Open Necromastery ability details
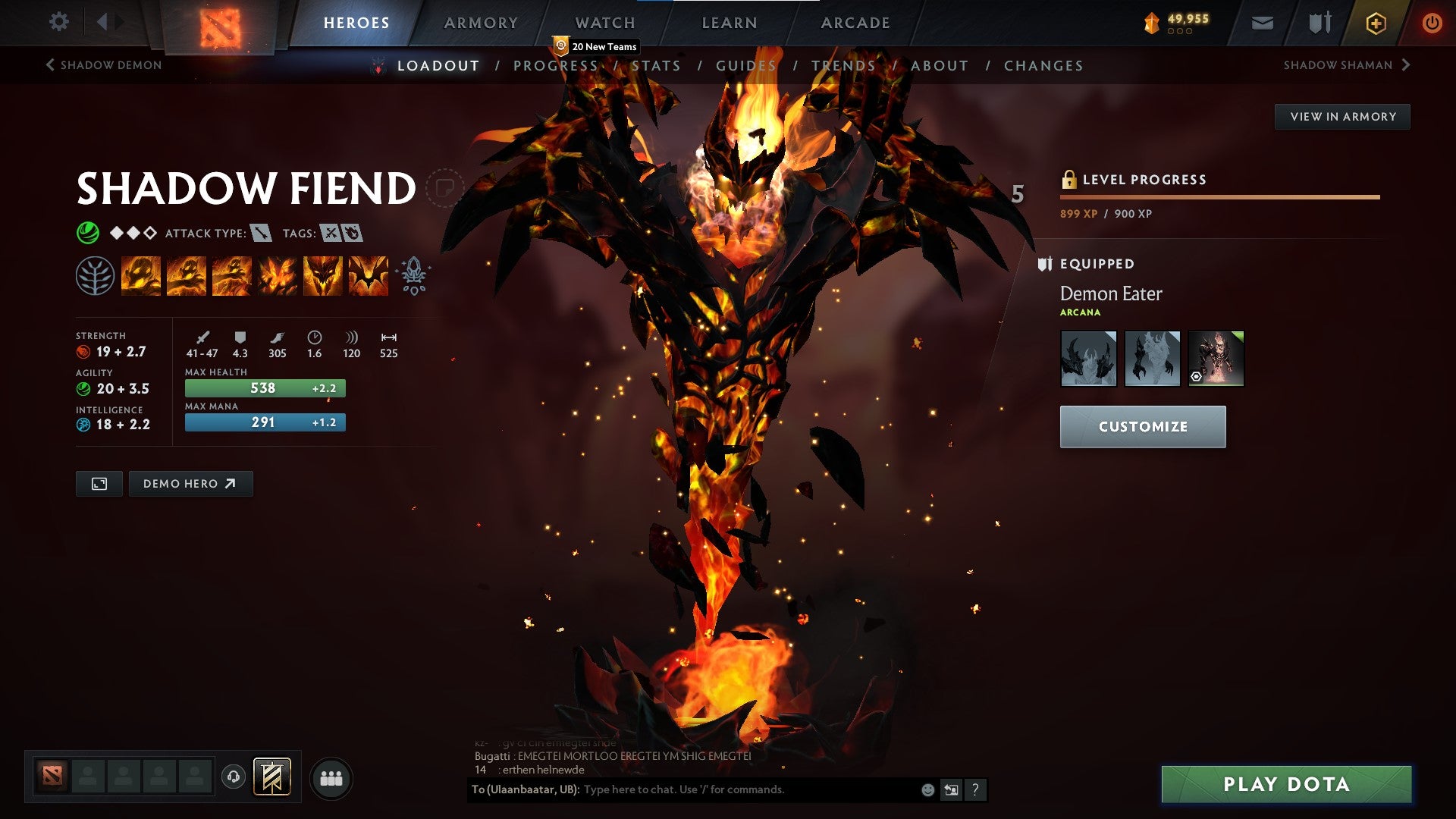 coord(279,275)
